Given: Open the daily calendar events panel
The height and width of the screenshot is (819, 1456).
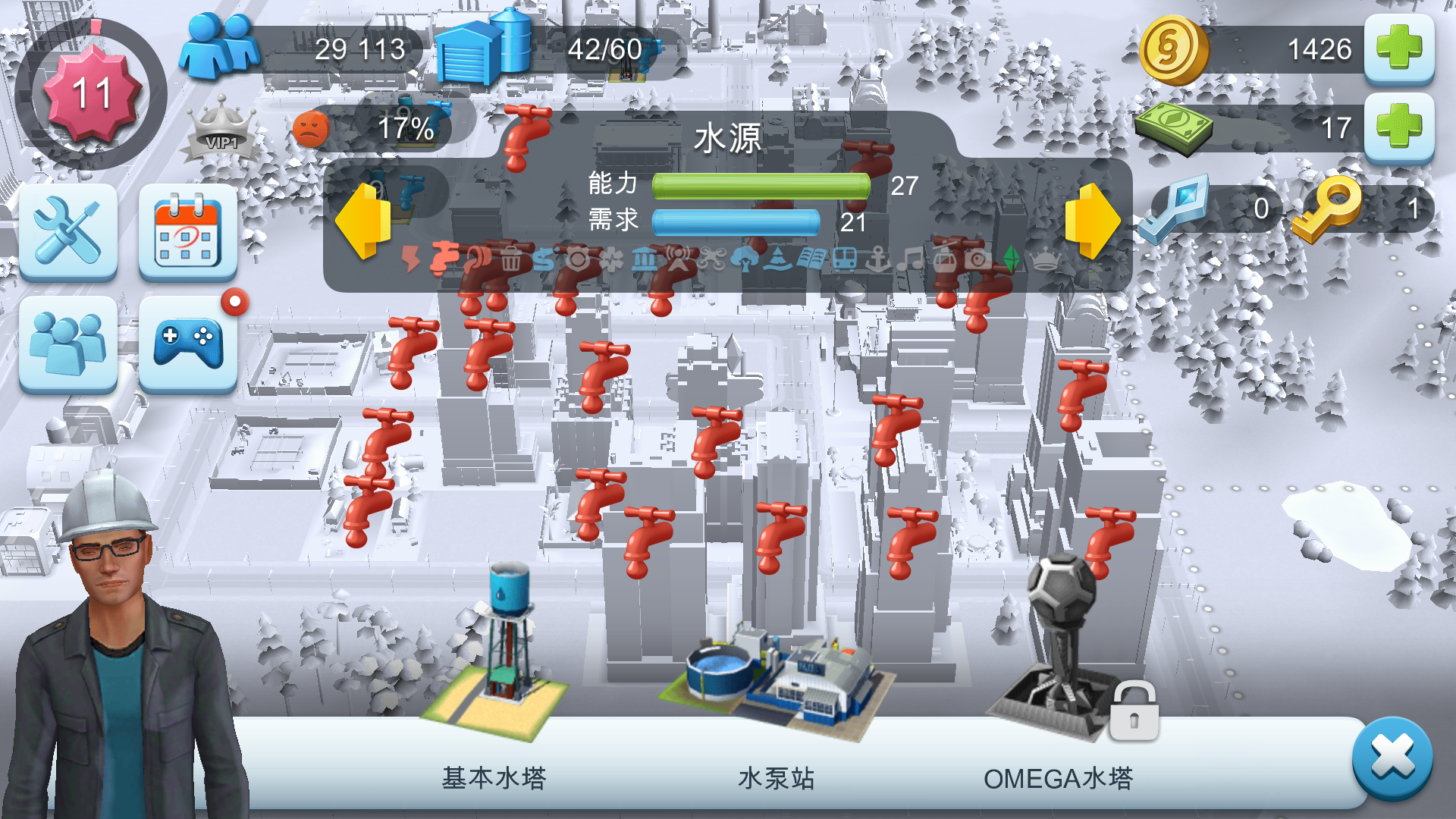Looking at the screenshot, I should tap(187, 231).
